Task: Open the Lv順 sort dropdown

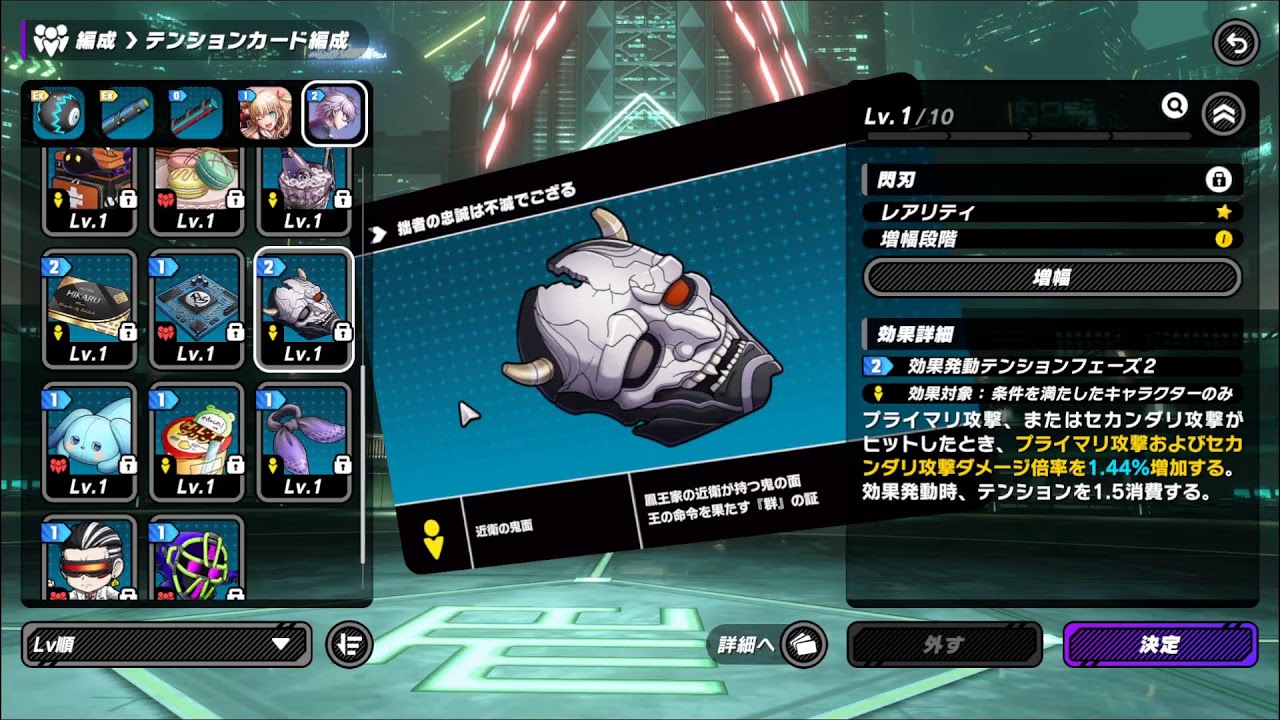Action: point(166,645)
